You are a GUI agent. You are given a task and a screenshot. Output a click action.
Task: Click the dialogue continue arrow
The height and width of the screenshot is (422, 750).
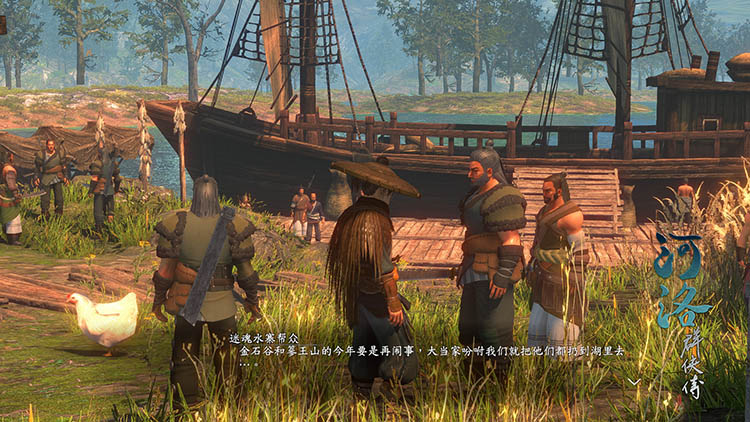pyautogui.click(x=634, y=381)
